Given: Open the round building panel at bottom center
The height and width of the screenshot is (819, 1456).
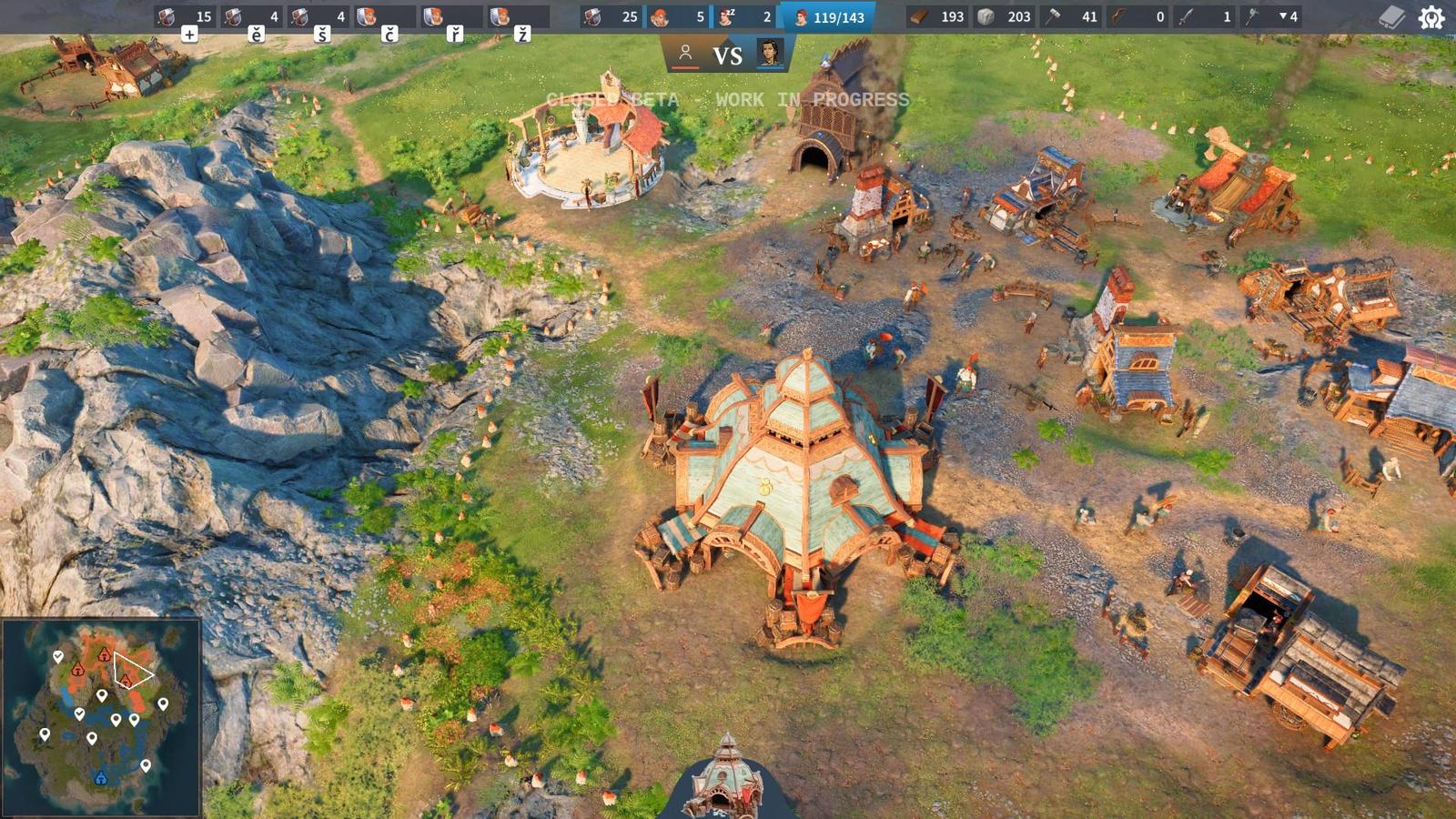Looking at the screenshot, I should pos(725,780).
